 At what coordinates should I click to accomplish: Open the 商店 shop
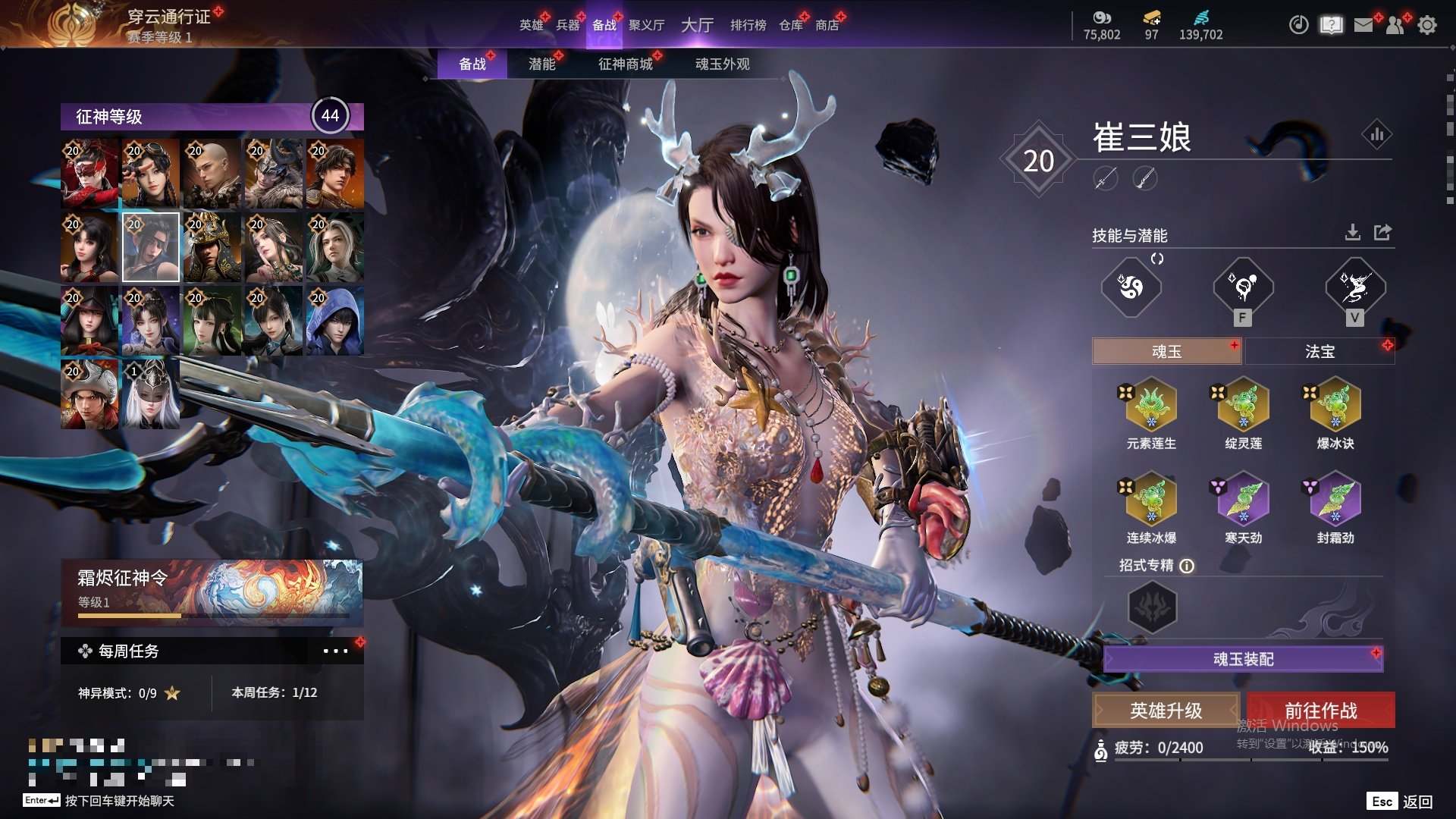[827, 25]
